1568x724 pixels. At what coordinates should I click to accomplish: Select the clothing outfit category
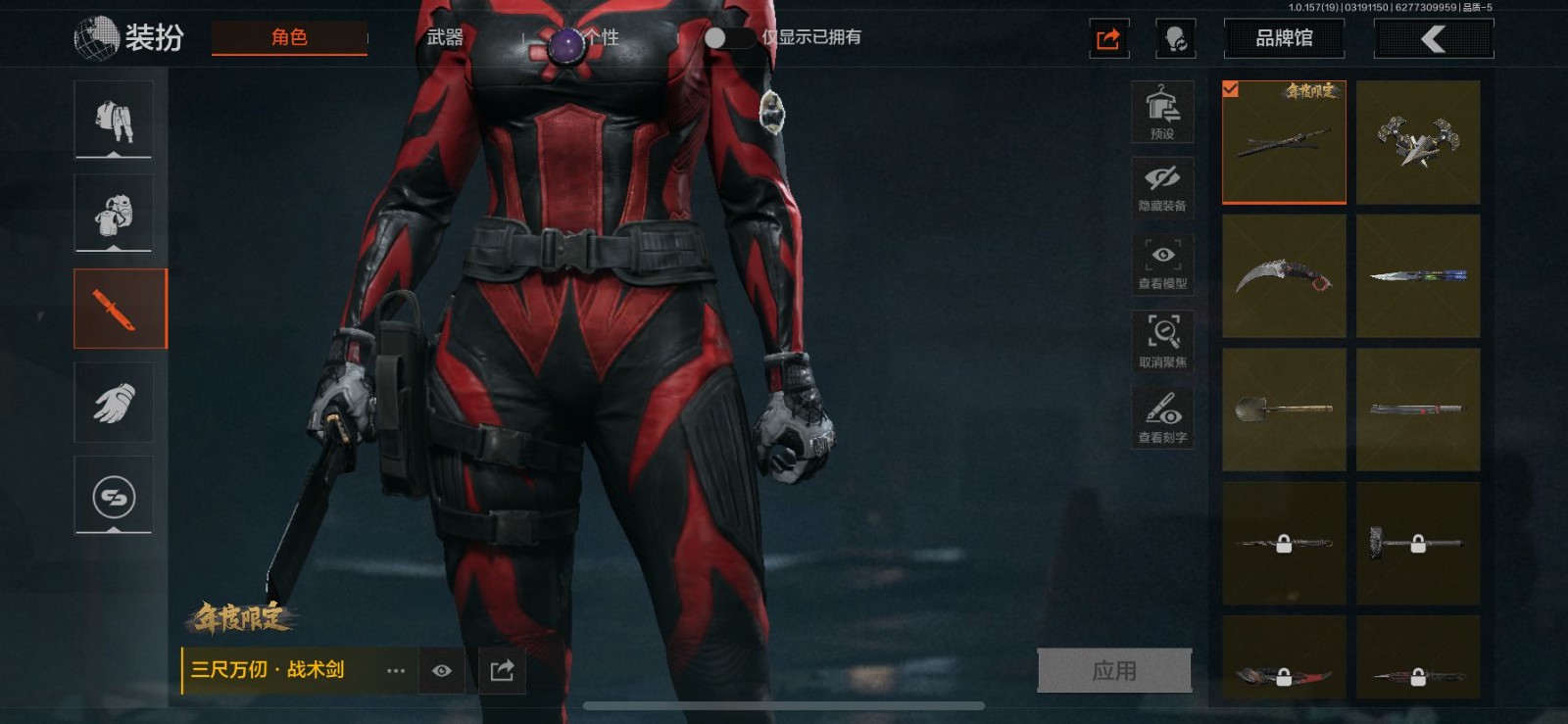pyautogui.click(x=114, y=120)
